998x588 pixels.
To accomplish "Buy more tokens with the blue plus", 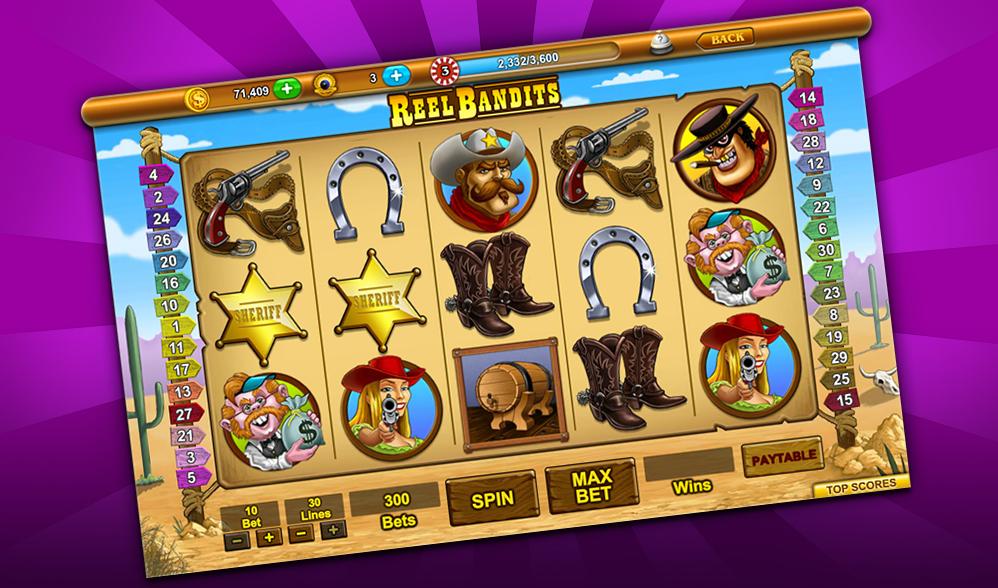I will click(x=396, y=75).
